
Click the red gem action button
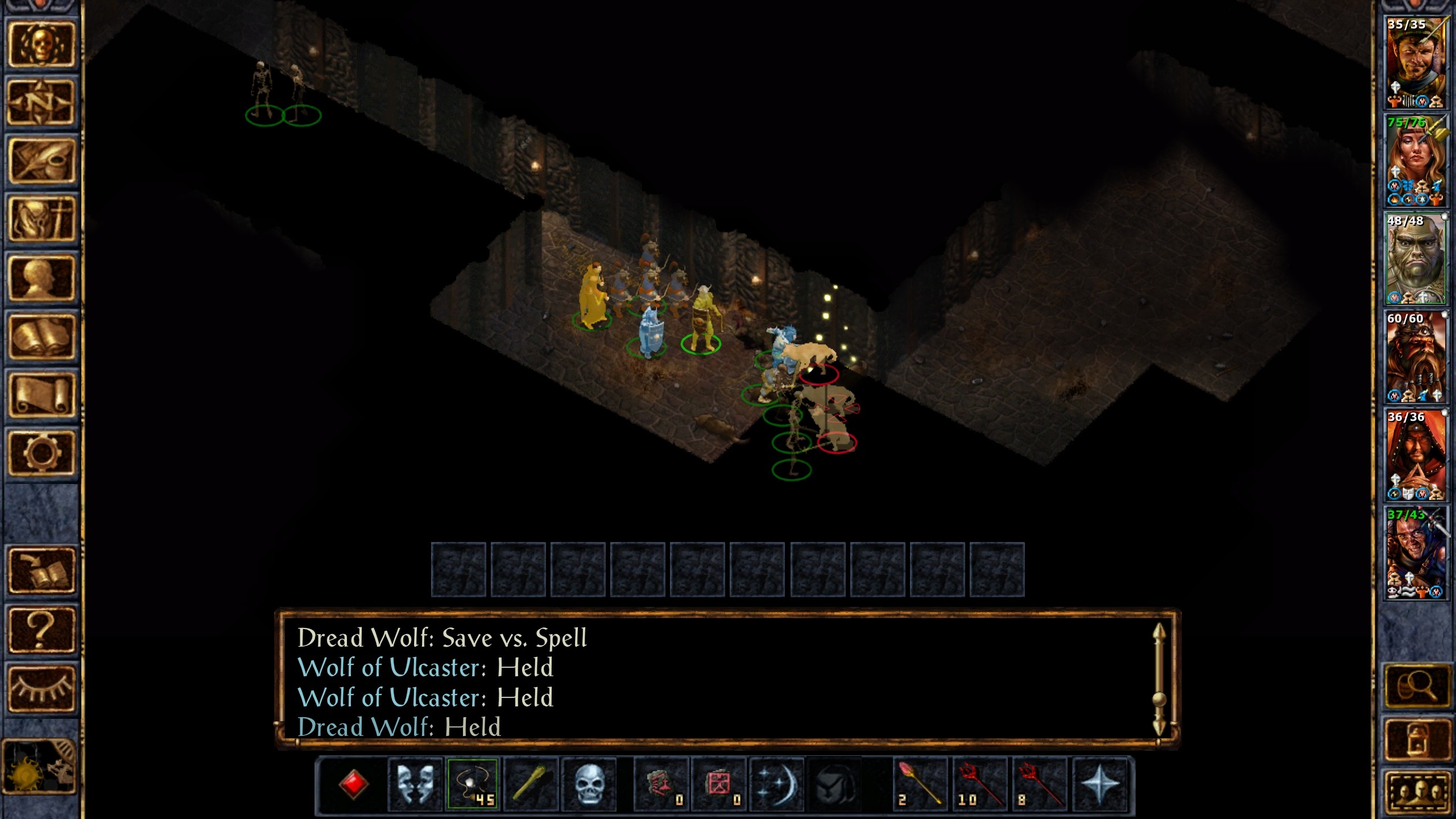(353, 783)
